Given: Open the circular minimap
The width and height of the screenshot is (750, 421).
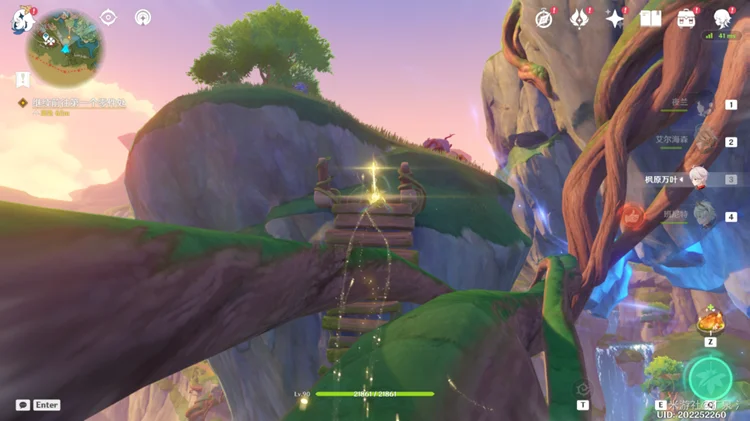Looking at the screenshot, I should tap(65, 42).
